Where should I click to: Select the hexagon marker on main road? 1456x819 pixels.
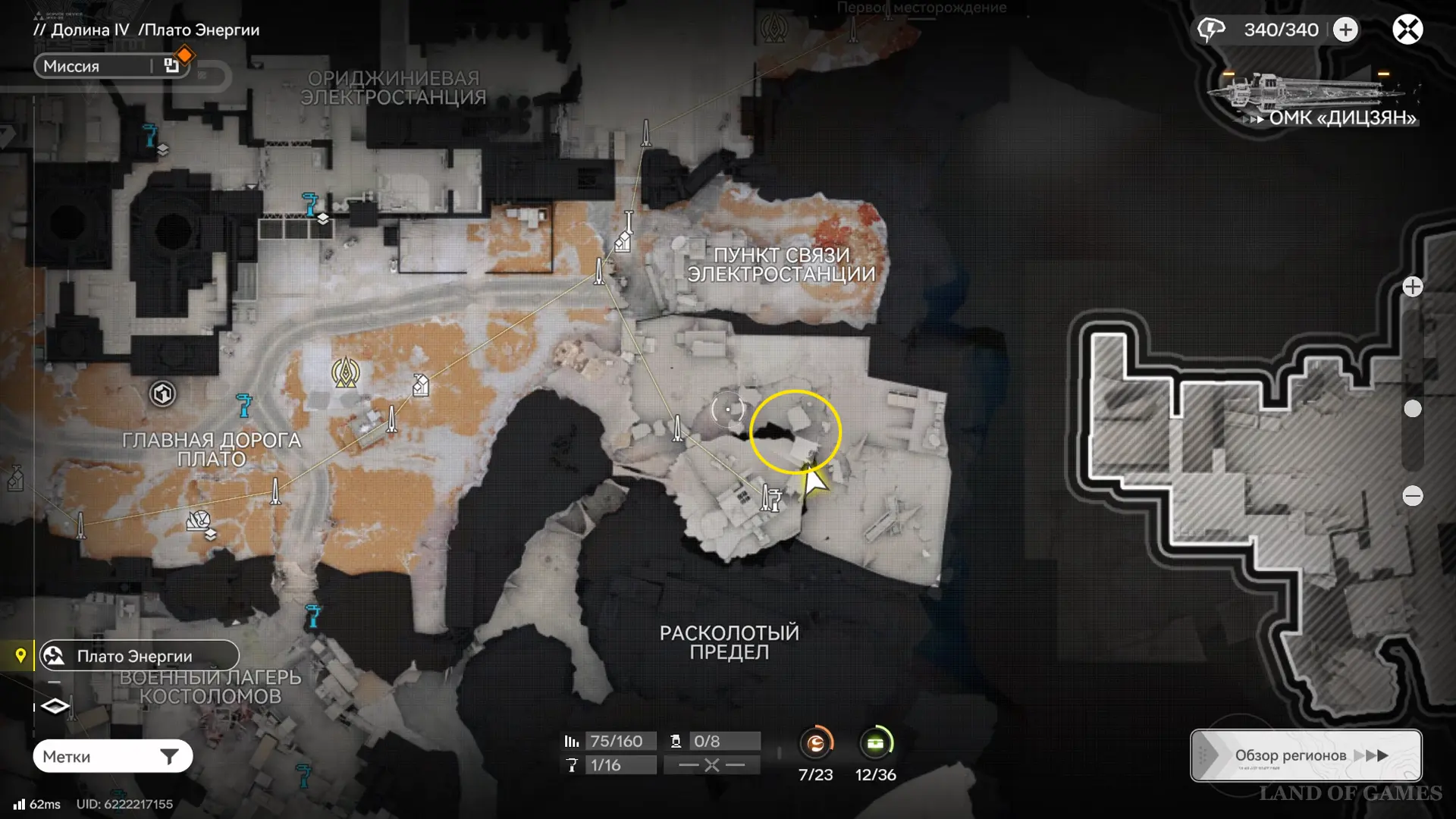coord(162,394)
